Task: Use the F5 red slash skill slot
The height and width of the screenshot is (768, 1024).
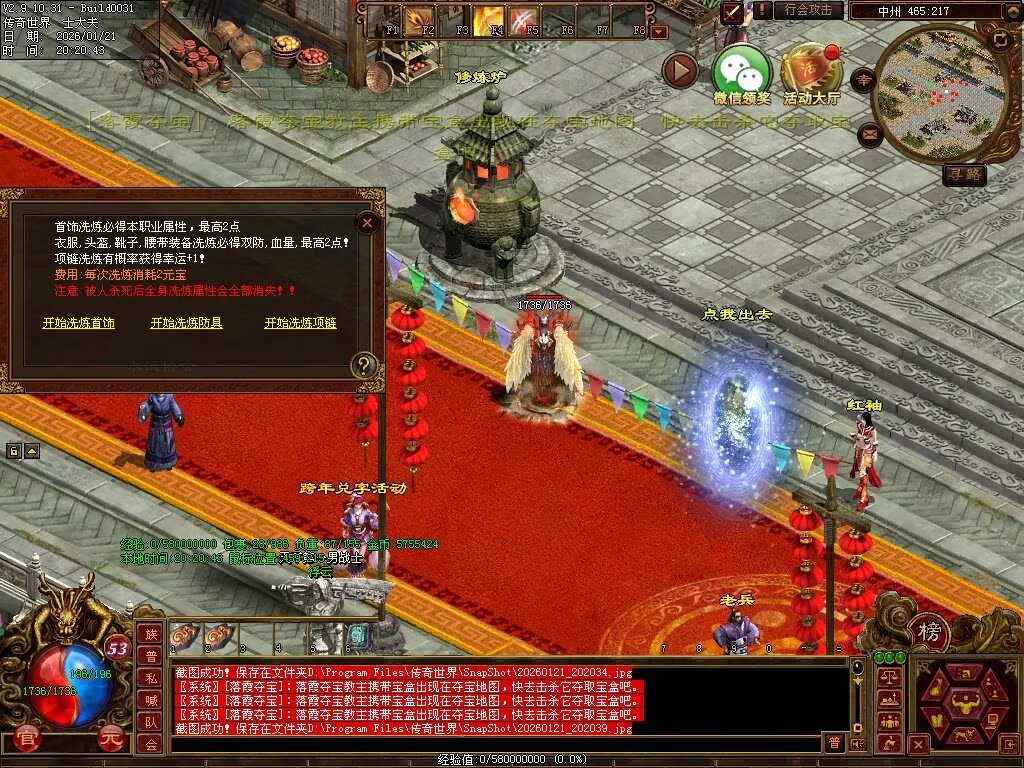Action: tap(524, 19)
